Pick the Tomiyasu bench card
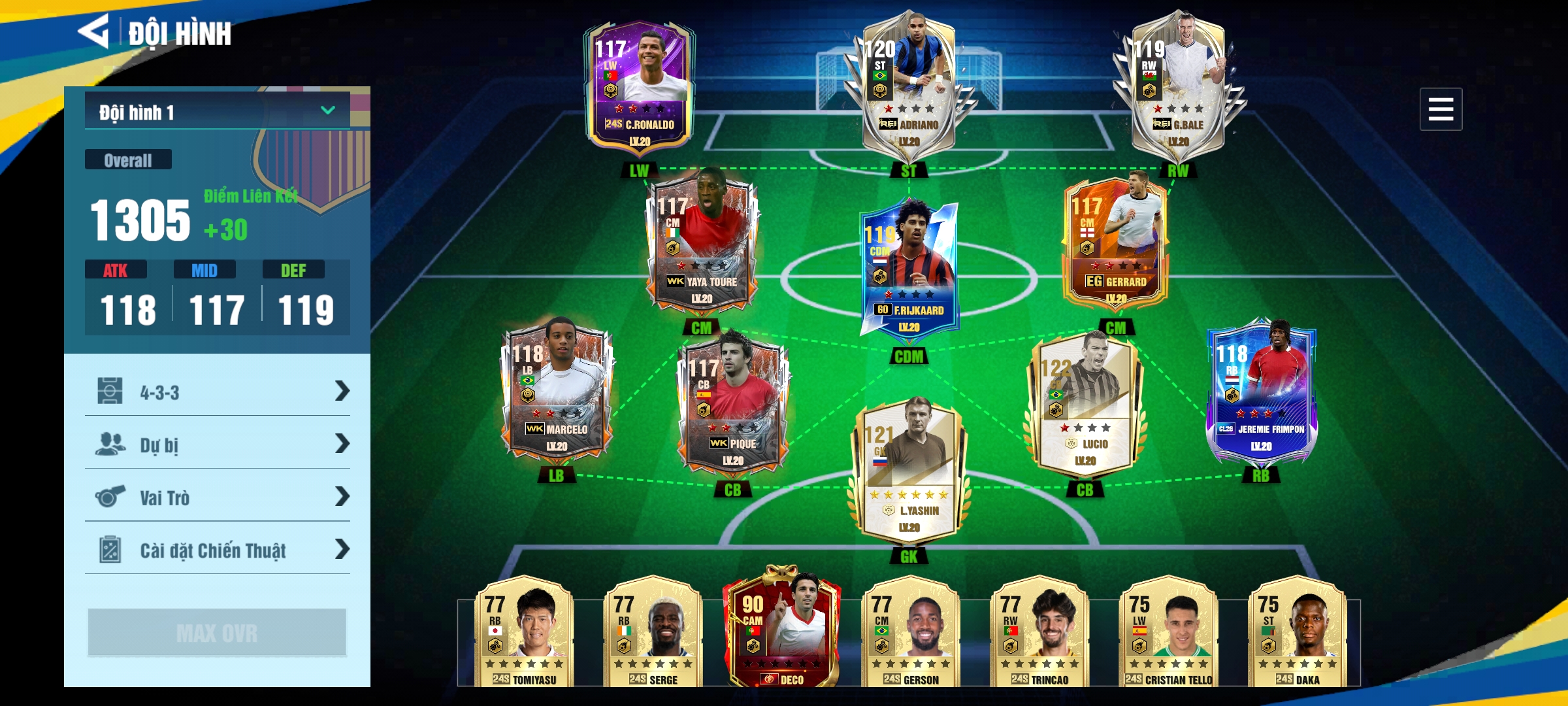The image size is (1568, 706). (525, 631)
